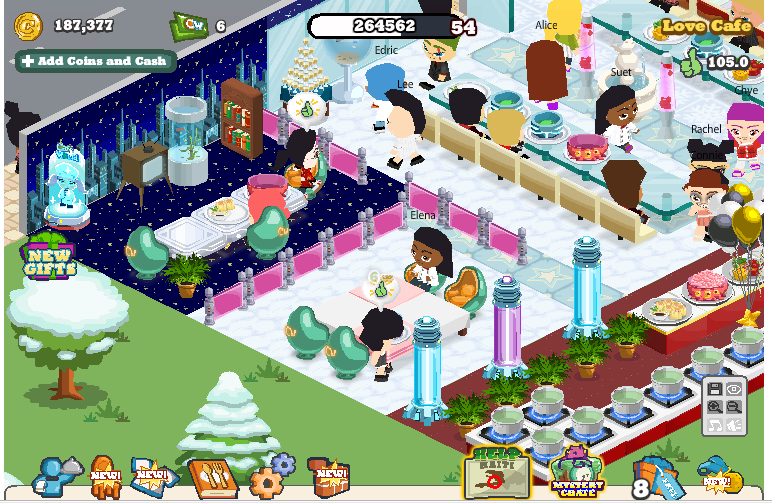Save the game with the floppy disk icon
The width and height of the screenshot is (772, 503).
[x=715, y=390]
